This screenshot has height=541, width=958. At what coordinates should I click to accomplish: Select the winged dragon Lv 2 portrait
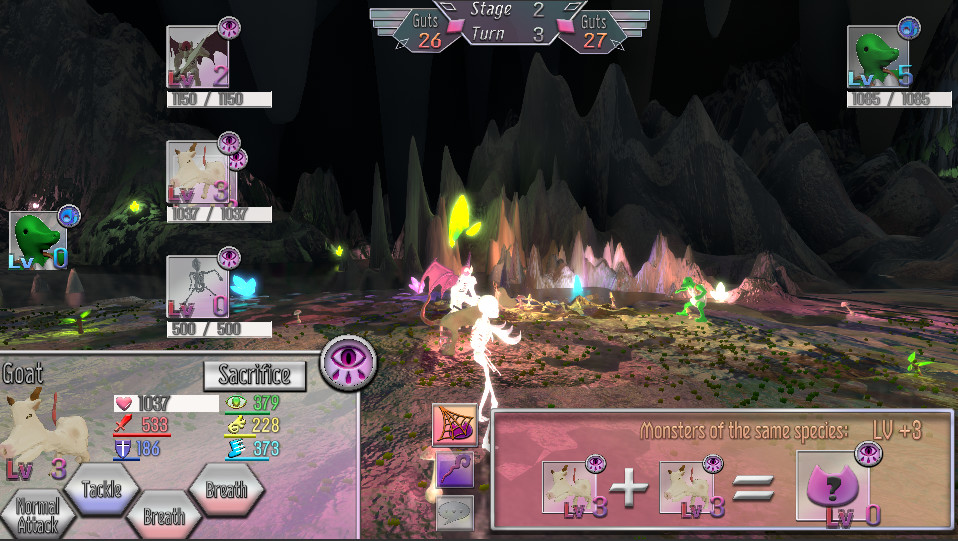coord(197,58)
